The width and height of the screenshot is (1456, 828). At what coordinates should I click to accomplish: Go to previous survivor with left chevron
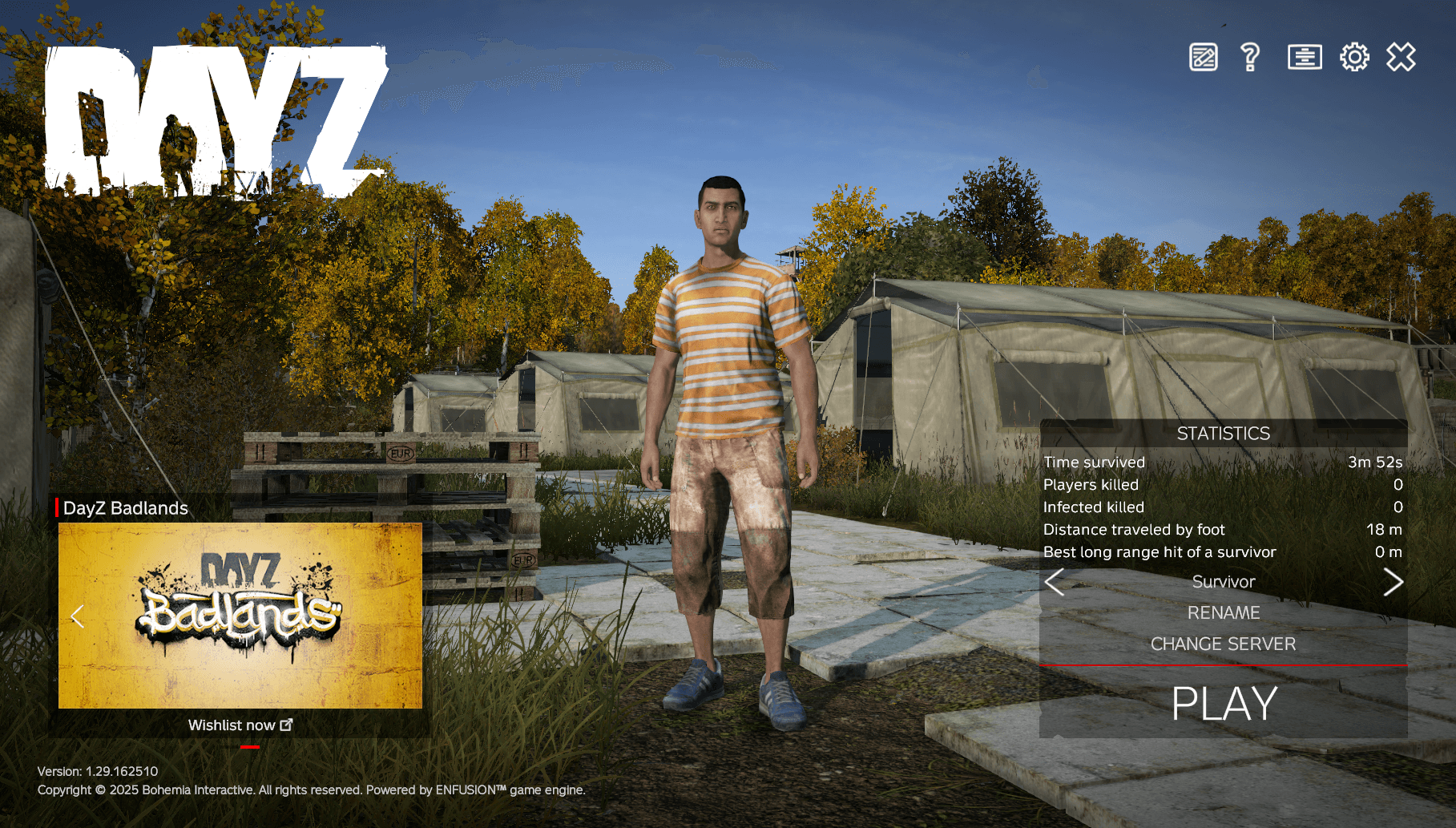coord(1053,582)
